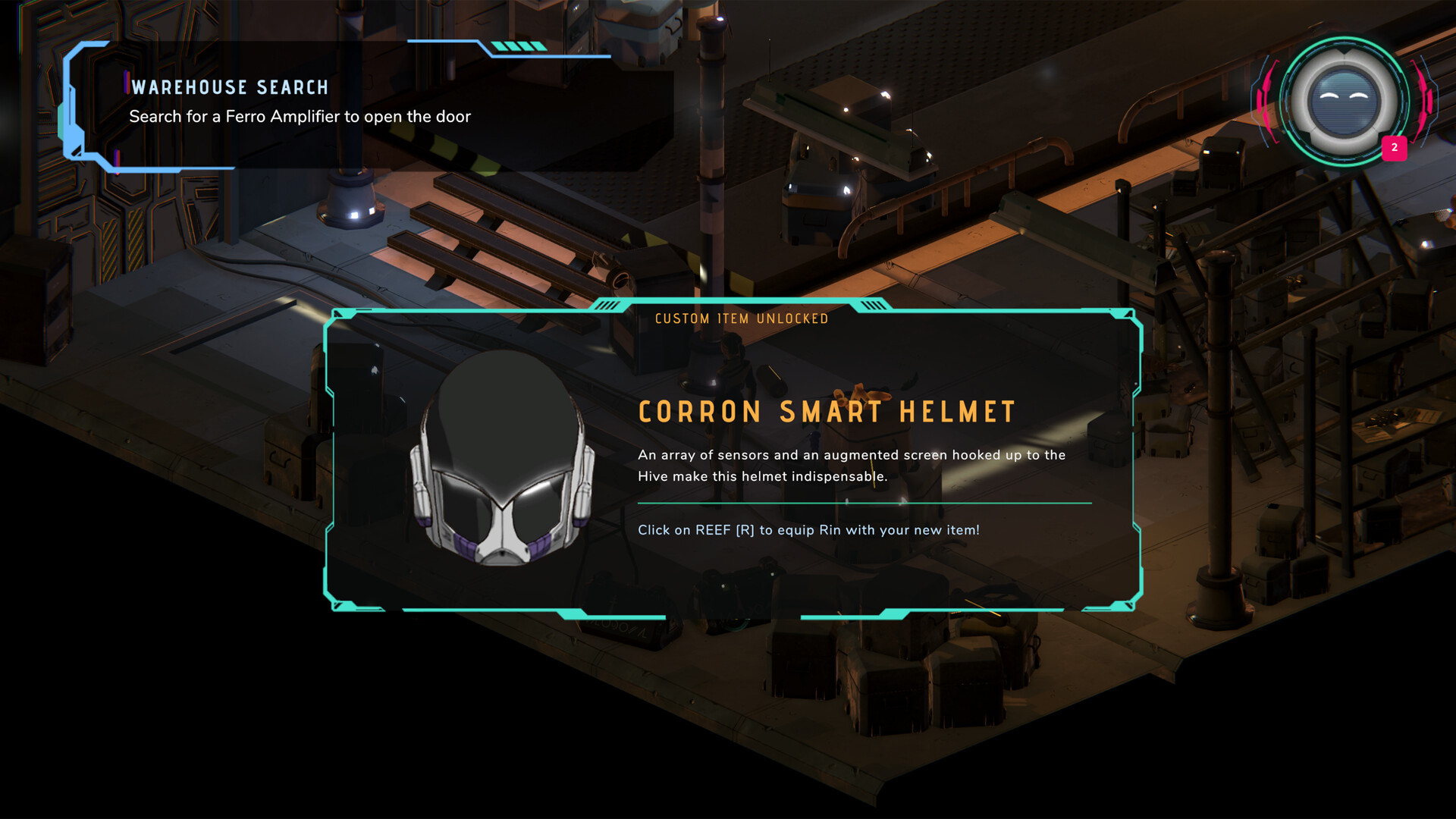Check the pink notification badge showing 2
The width and height of the screenshot is (1456, 819).
pyautogui.click(x=1394, y=148)
